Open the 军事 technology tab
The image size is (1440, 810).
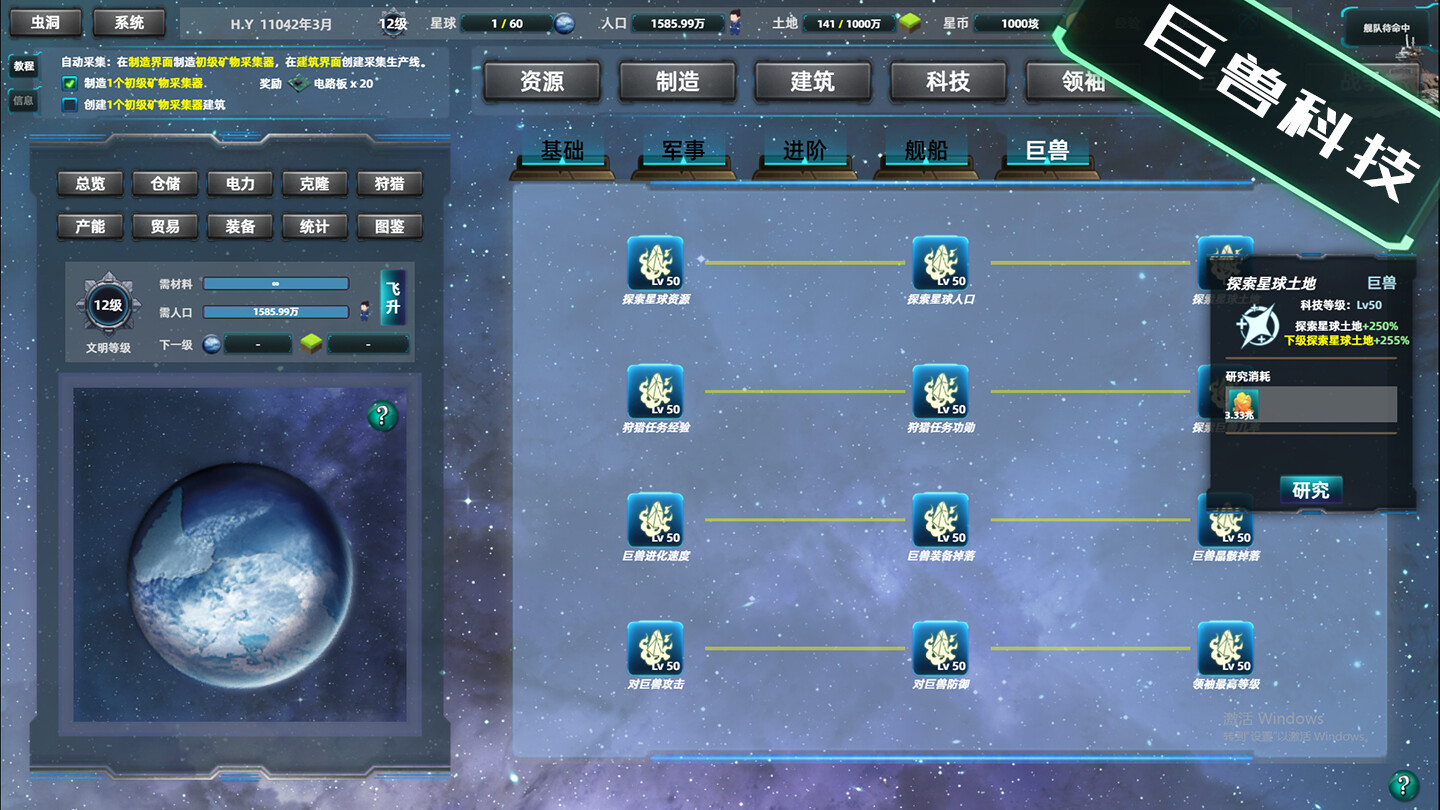pyautogui.click(x=683, y=148)
